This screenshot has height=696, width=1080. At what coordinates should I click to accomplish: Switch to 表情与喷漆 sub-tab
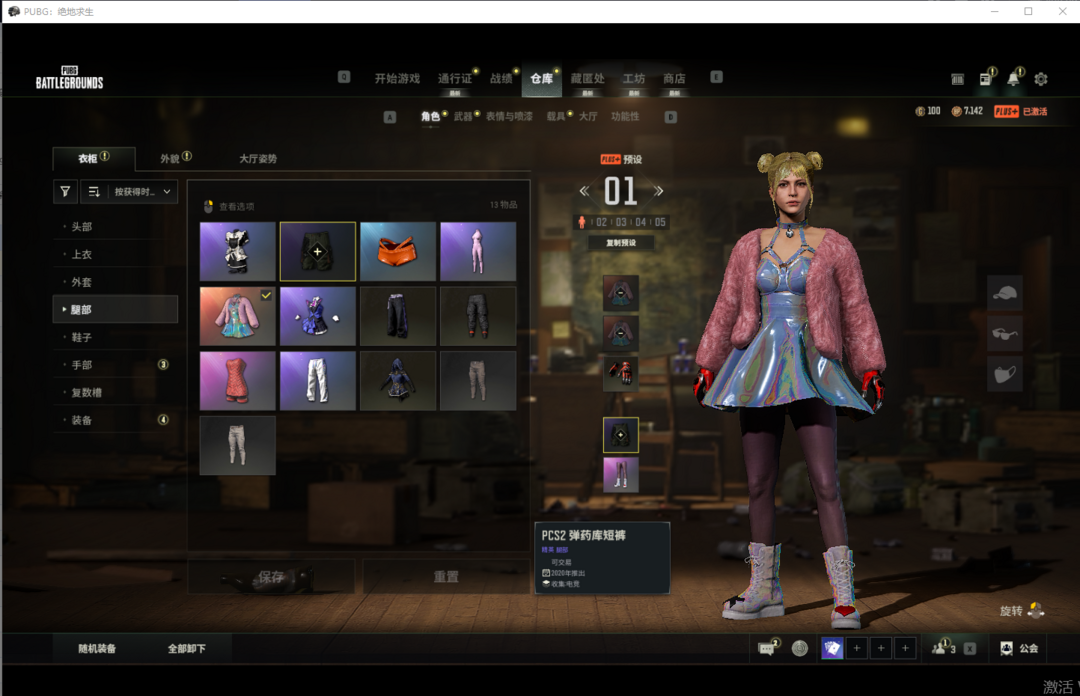pos(509,117)
